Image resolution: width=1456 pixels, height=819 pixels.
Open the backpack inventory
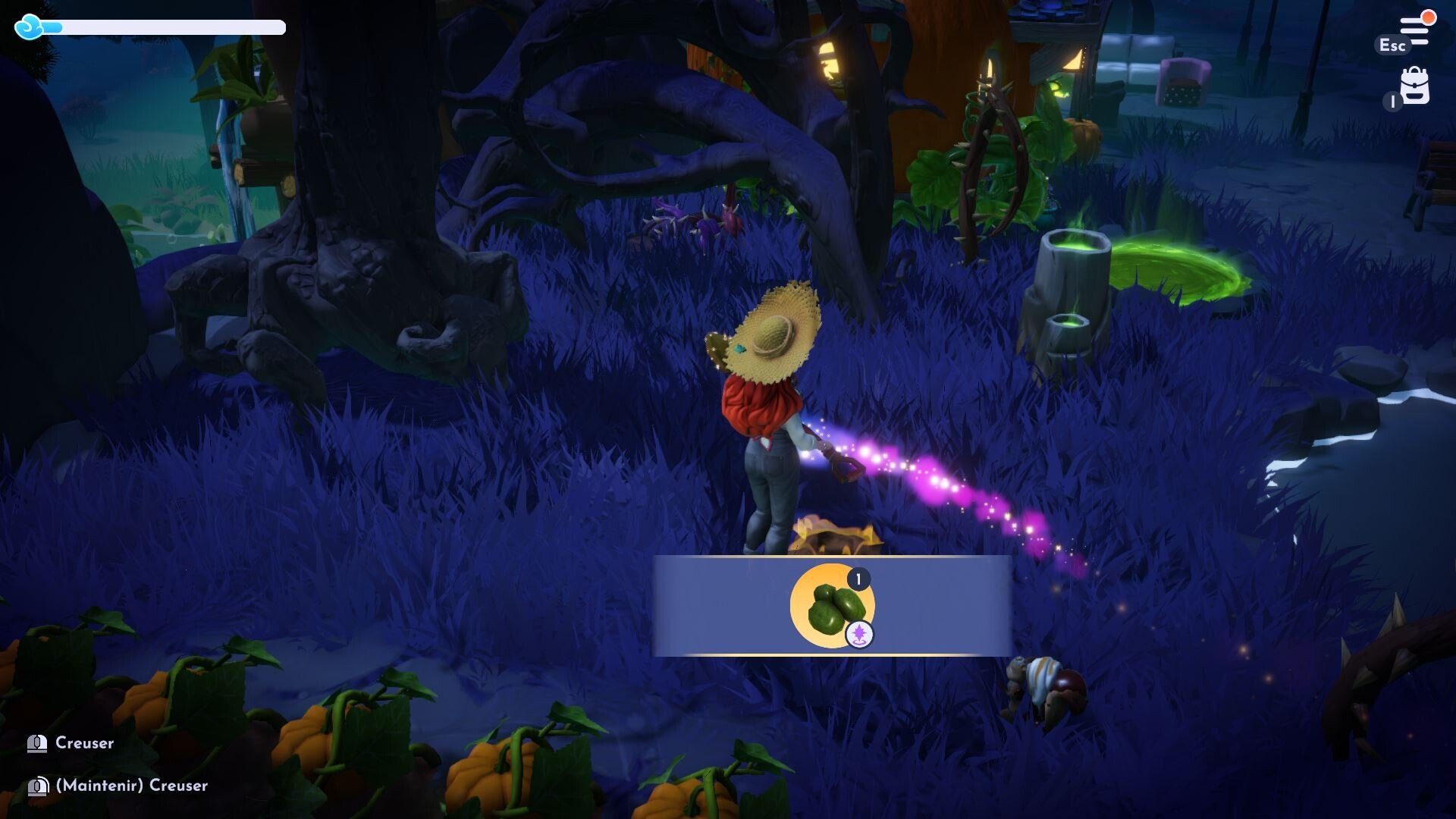pyautogui.click(x=1414, y=86)
